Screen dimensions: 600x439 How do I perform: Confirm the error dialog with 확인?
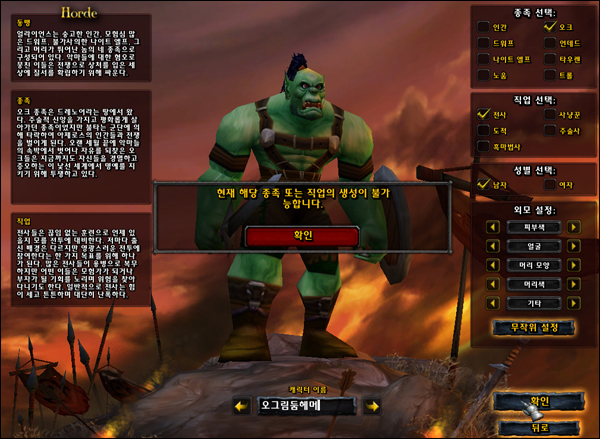pos(301,236)
